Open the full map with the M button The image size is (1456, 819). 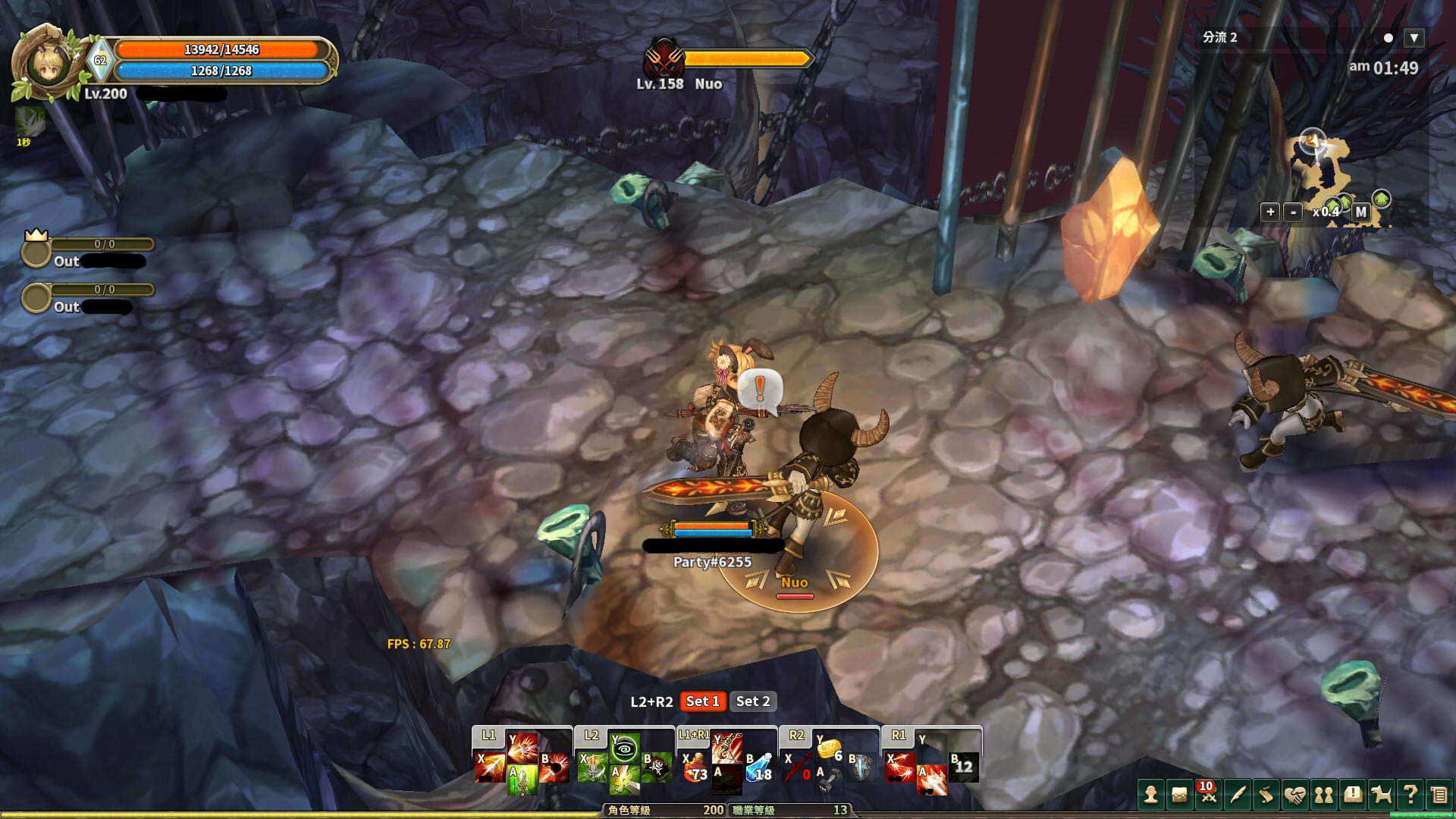pos(1361,212)
